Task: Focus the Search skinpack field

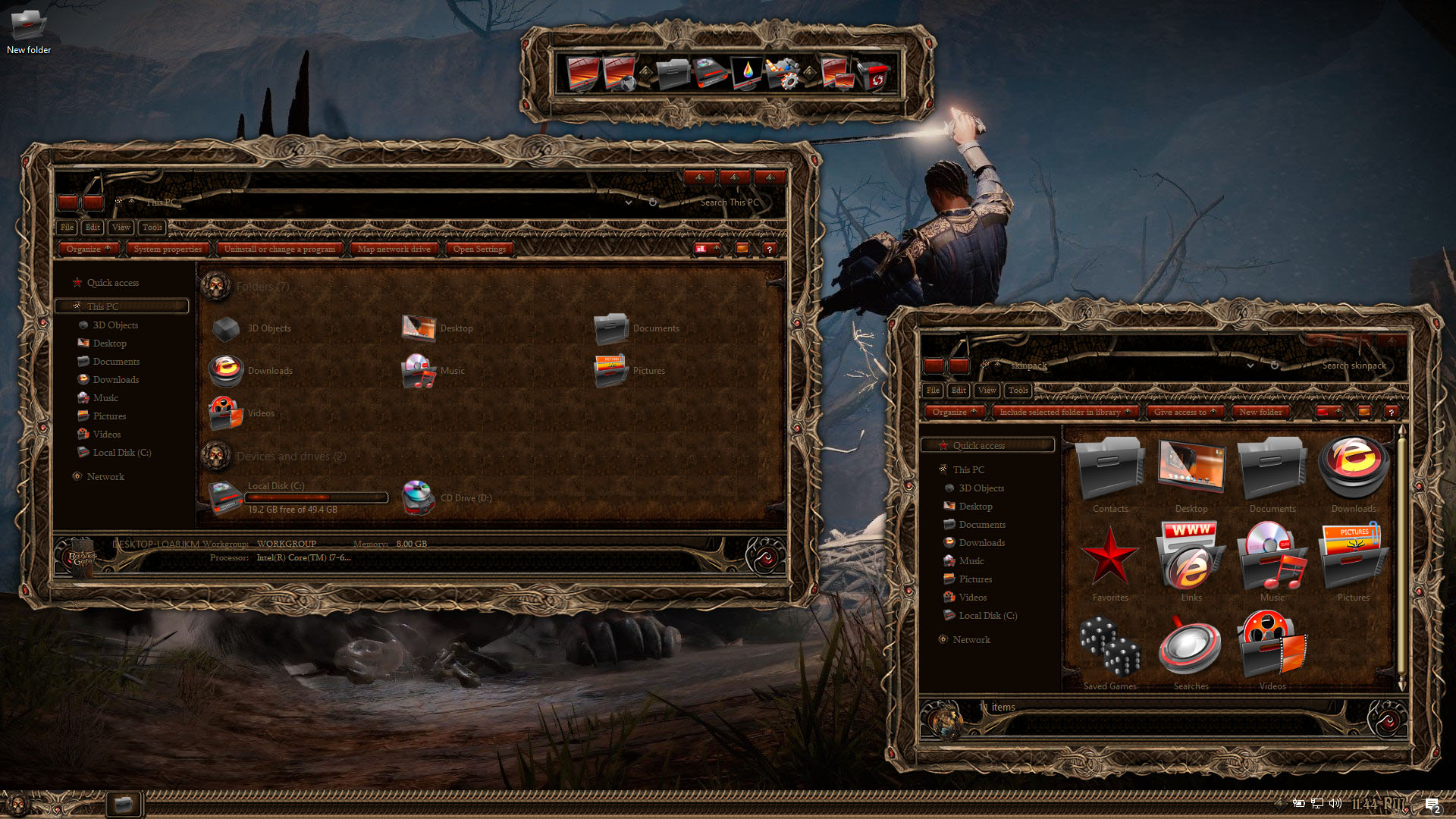Action: (1354, 366)
